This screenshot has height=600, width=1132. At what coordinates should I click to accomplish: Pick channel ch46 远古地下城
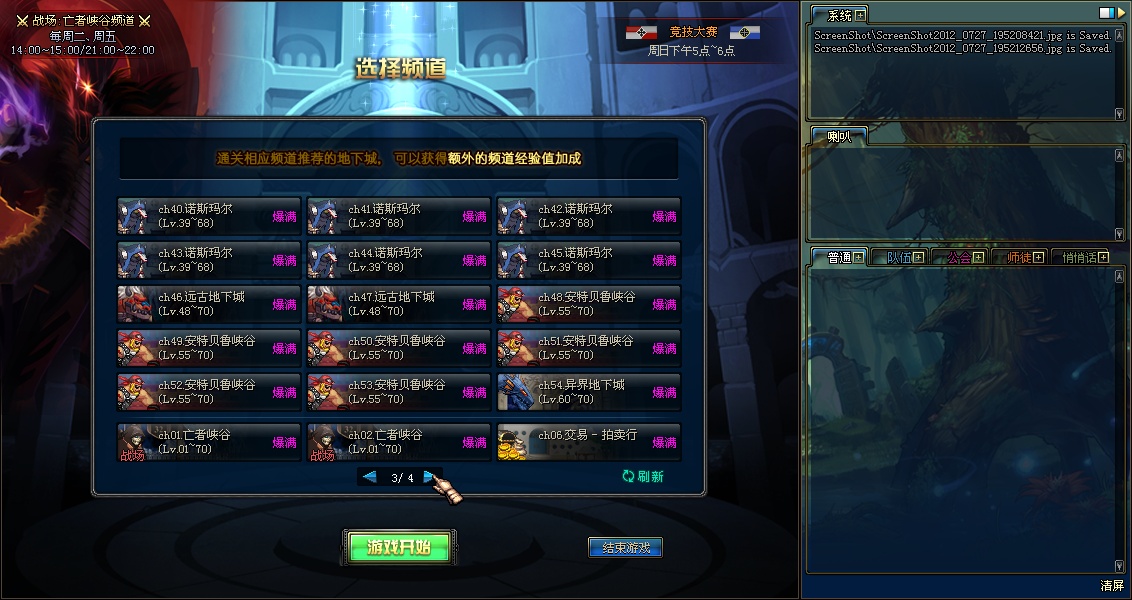click(x=209, y=304)
